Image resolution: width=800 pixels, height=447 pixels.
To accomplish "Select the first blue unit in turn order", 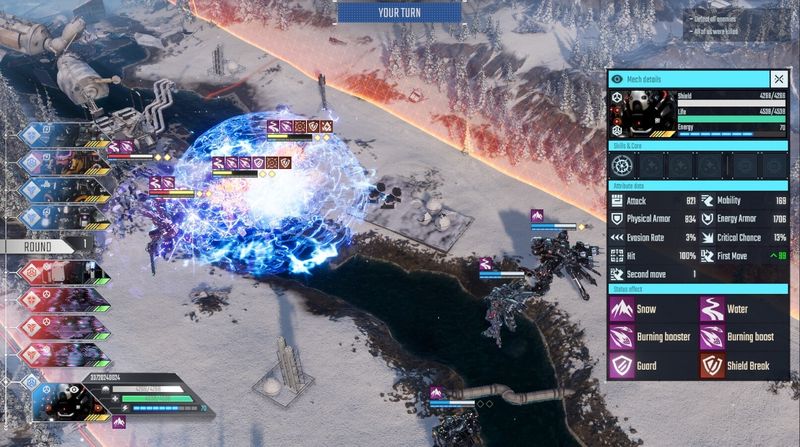I will pos(40,135).
